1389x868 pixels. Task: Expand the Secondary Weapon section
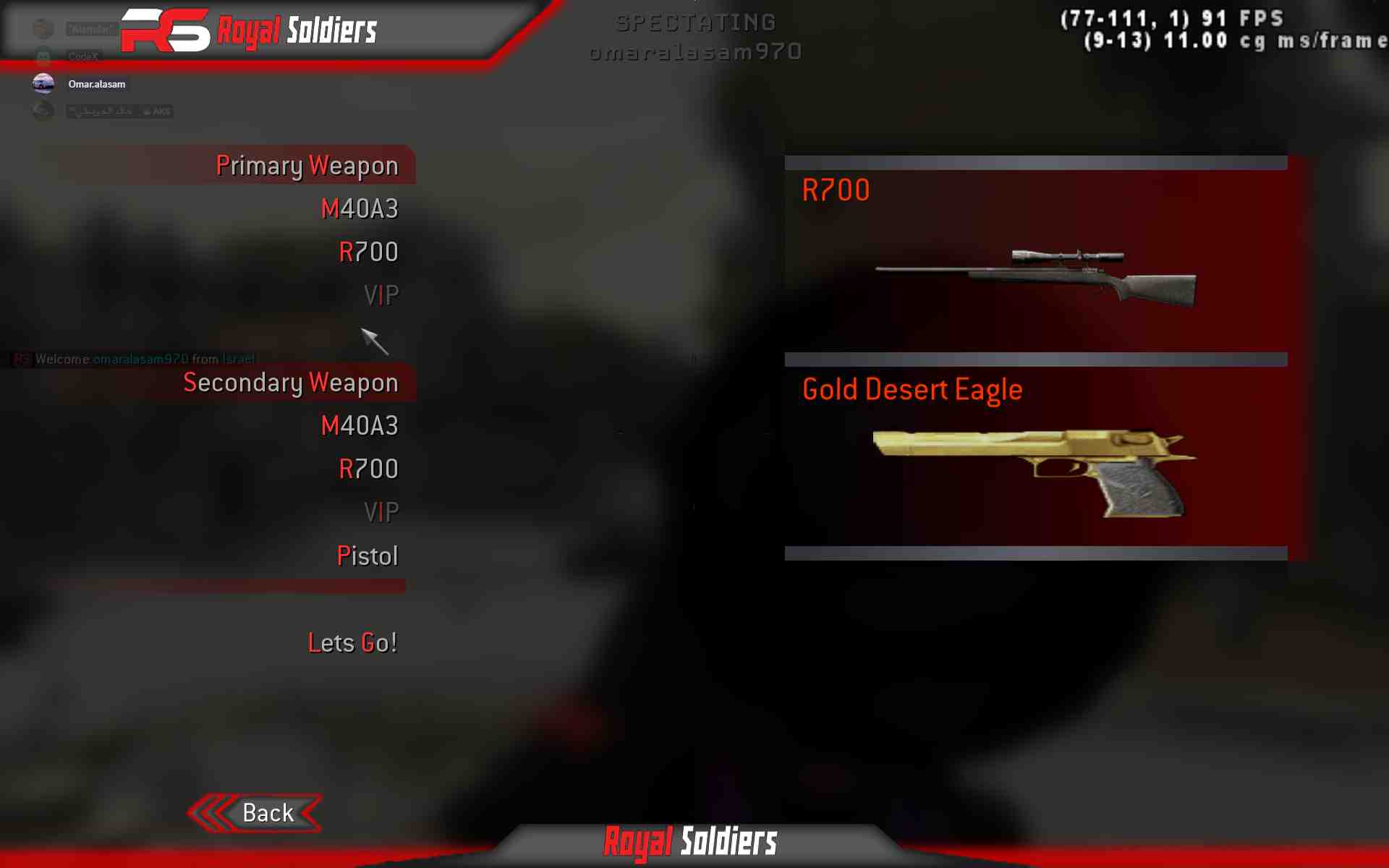point(290,383)
